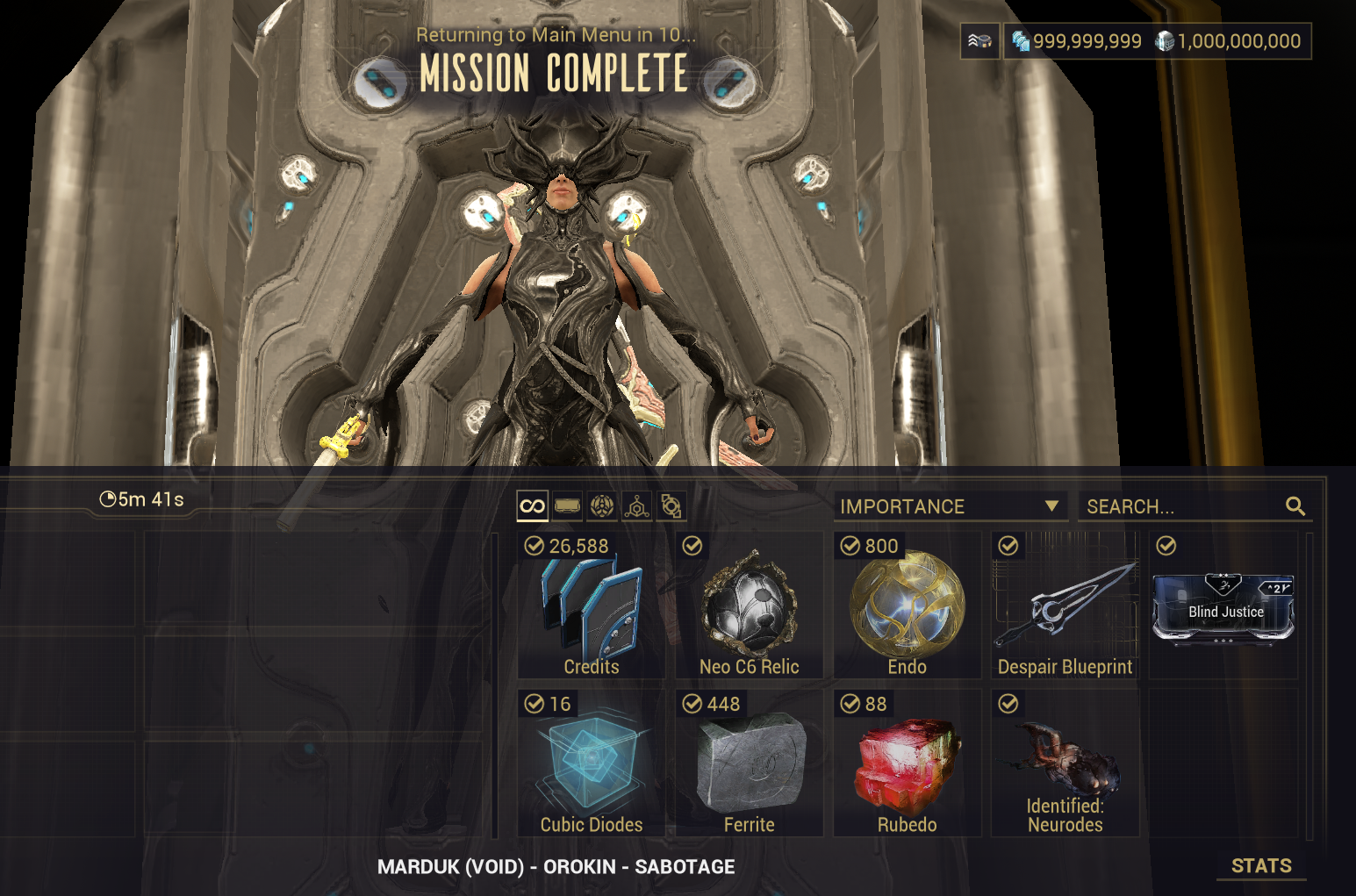This screenshot has width=1356, height=896.
Task: Inspect the Identified Neurodes reward
Action: point(1065,763)
